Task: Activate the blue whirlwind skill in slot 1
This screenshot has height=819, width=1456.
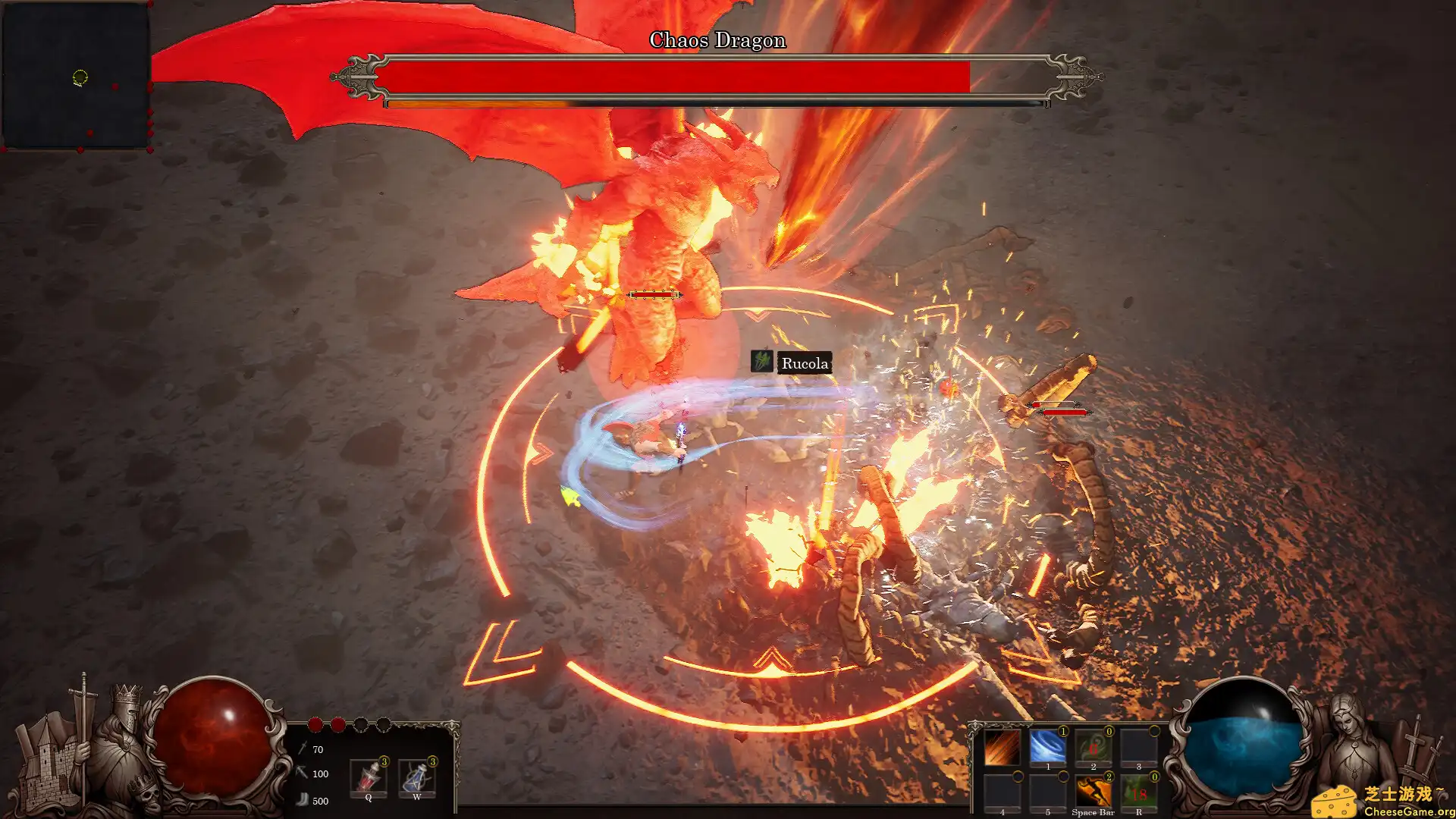Action: tap(1049, 746)
